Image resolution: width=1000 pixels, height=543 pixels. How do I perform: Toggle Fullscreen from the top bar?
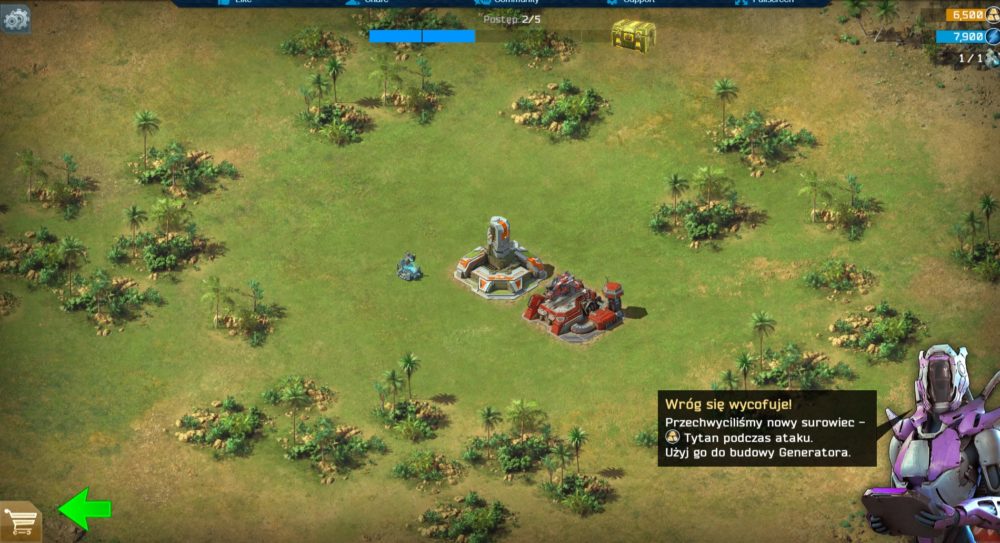click(767, 3)
